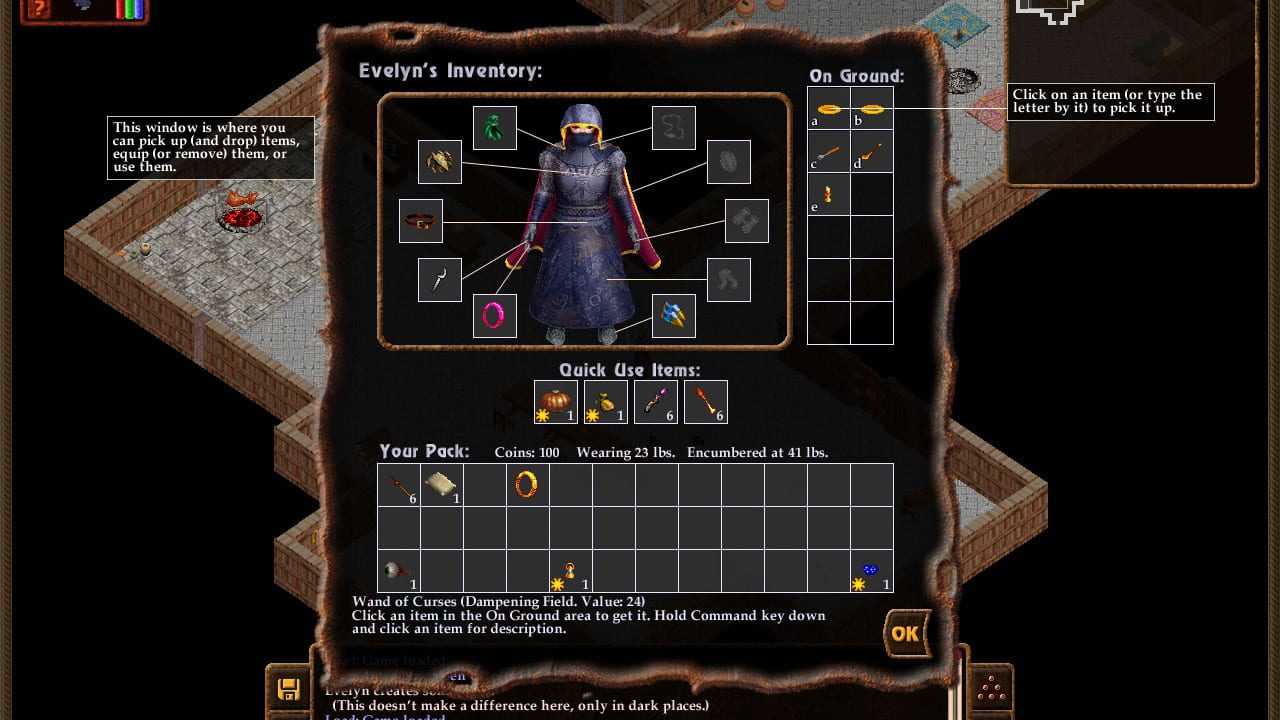This screenshot has height=720, width=1280.
Task: Click the equipped pink ring slot
Action: pos(494,316)
